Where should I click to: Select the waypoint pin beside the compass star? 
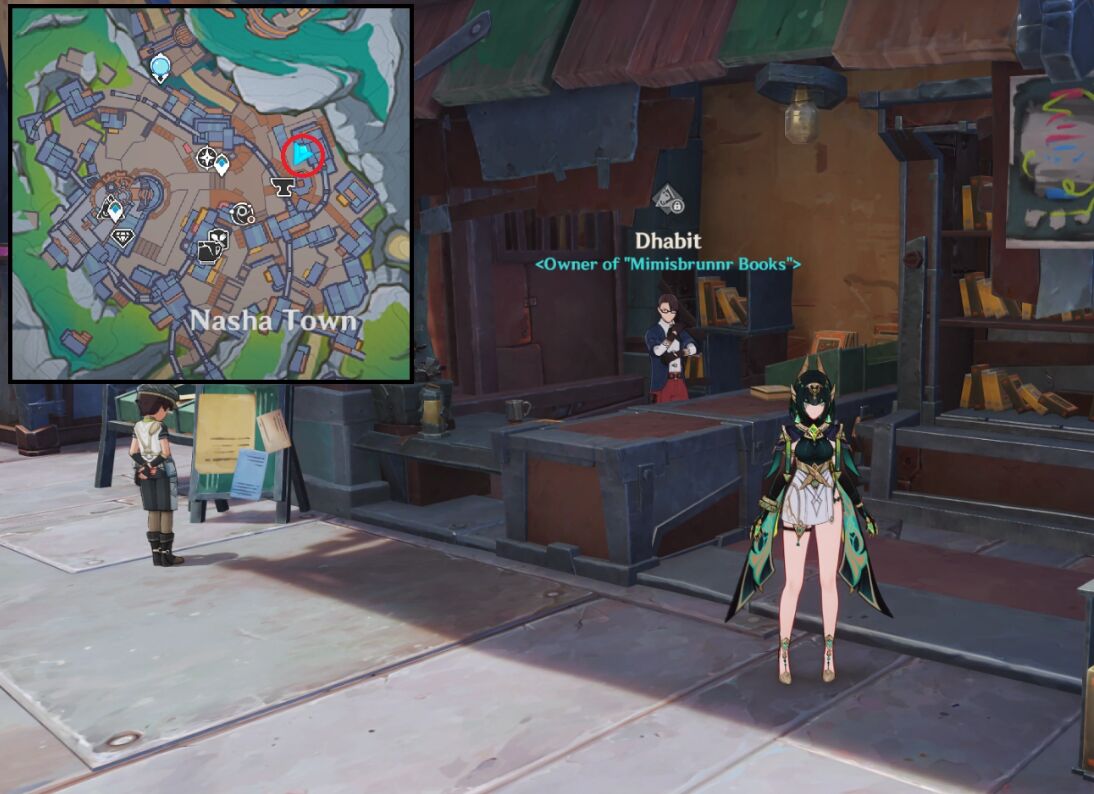click(x=222, y=163)
